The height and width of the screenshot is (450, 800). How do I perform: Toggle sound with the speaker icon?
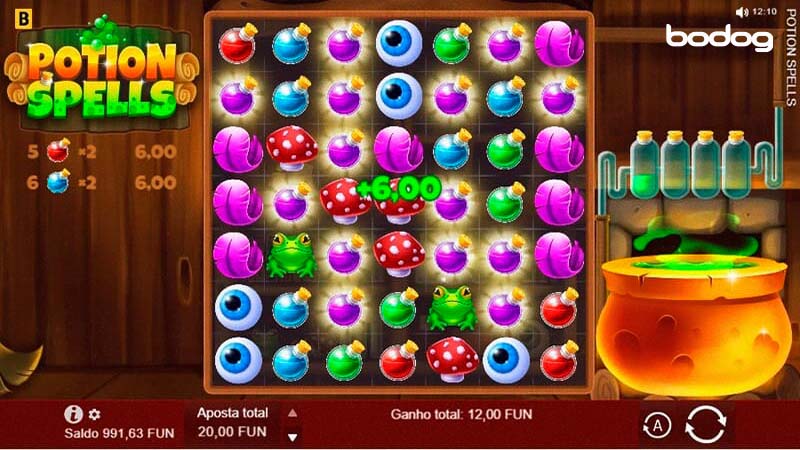(x=741, y=12)
